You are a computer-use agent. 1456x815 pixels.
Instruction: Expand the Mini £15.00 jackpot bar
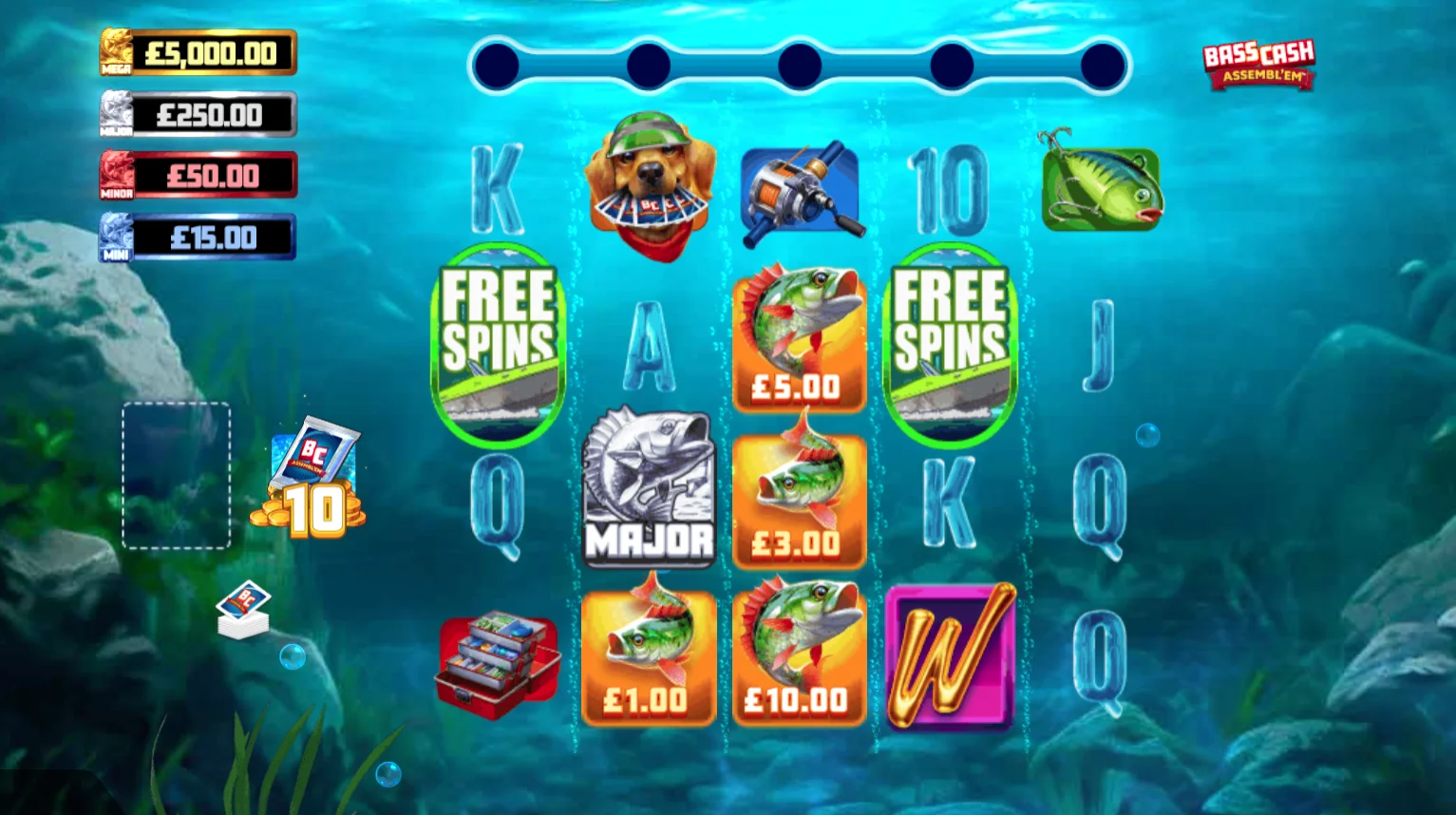pos(197,237)
